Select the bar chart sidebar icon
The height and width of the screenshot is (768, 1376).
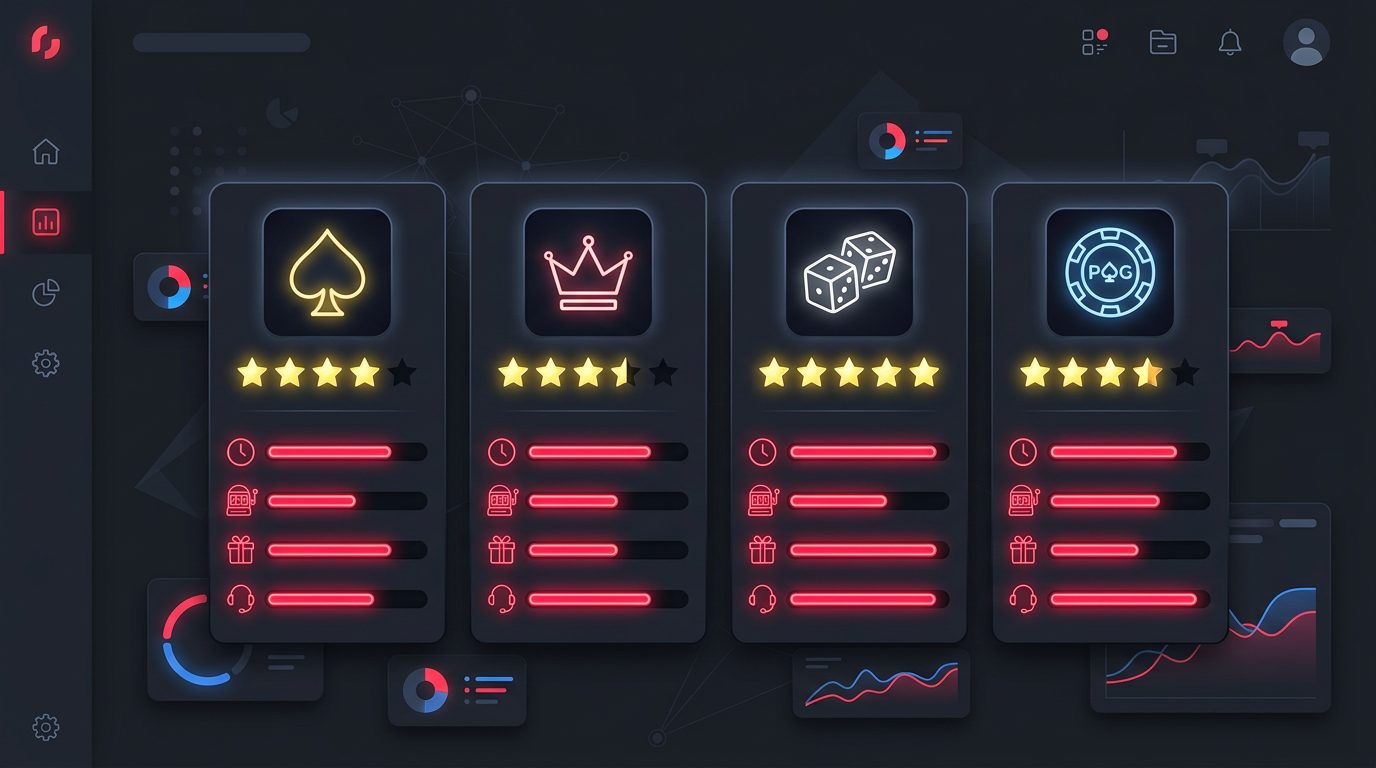(x=46, y=222)
